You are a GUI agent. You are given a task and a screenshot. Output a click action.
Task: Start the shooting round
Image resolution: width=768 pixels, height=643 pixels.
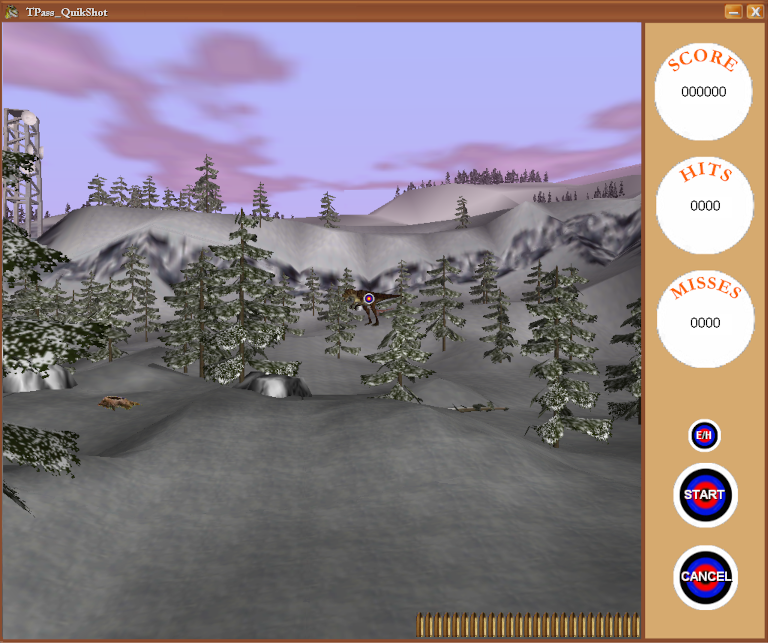[705, 495]
